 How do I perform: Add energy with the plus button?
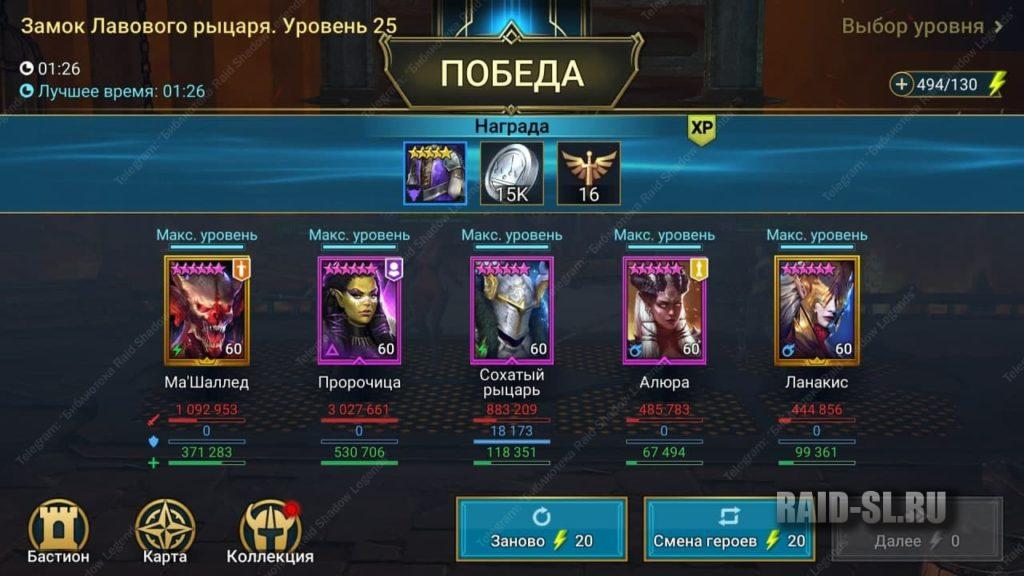(902, 85)
